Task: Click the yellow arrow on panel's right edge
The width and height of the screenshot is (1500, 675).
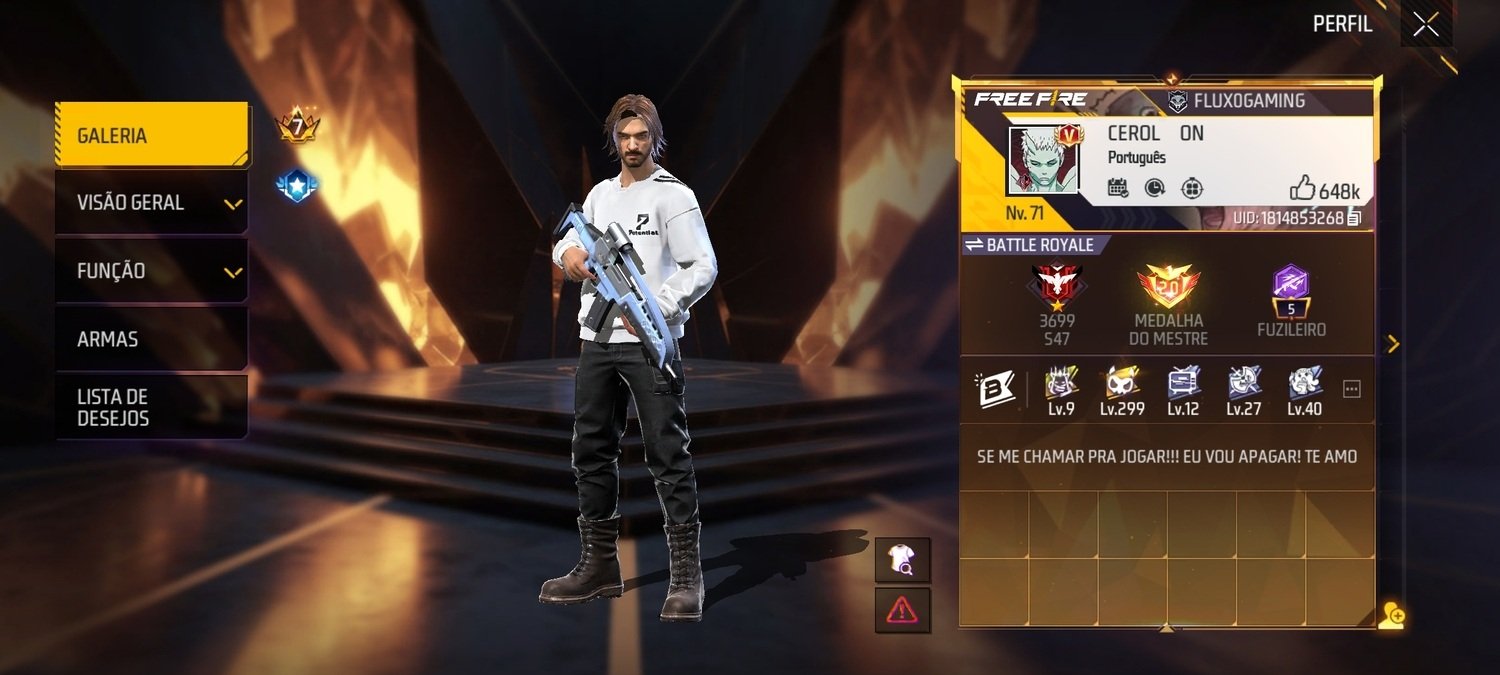Action: click(x=1392, y=344)
